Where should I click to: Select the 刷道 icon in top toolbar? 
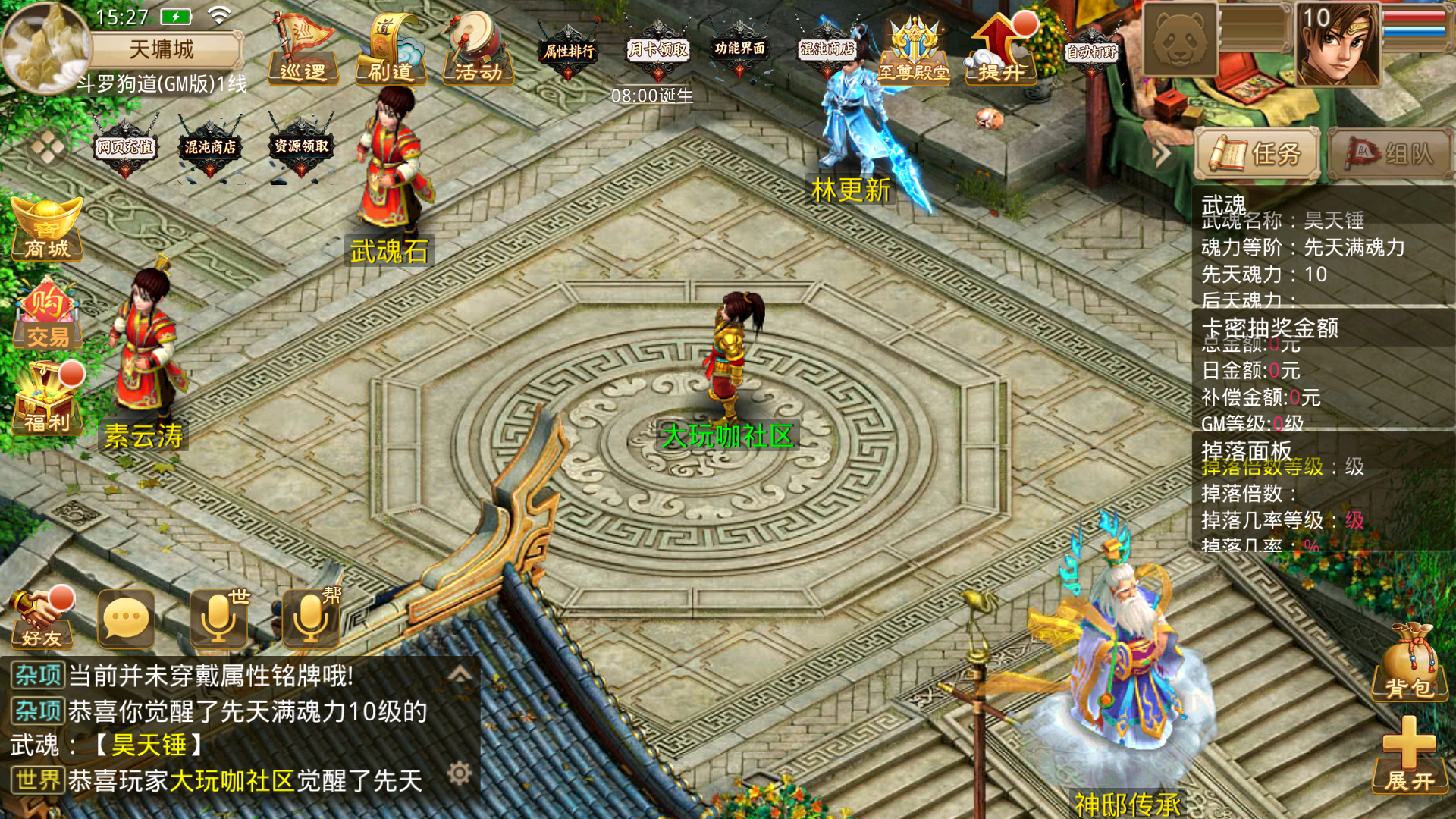tap(391, 52)
